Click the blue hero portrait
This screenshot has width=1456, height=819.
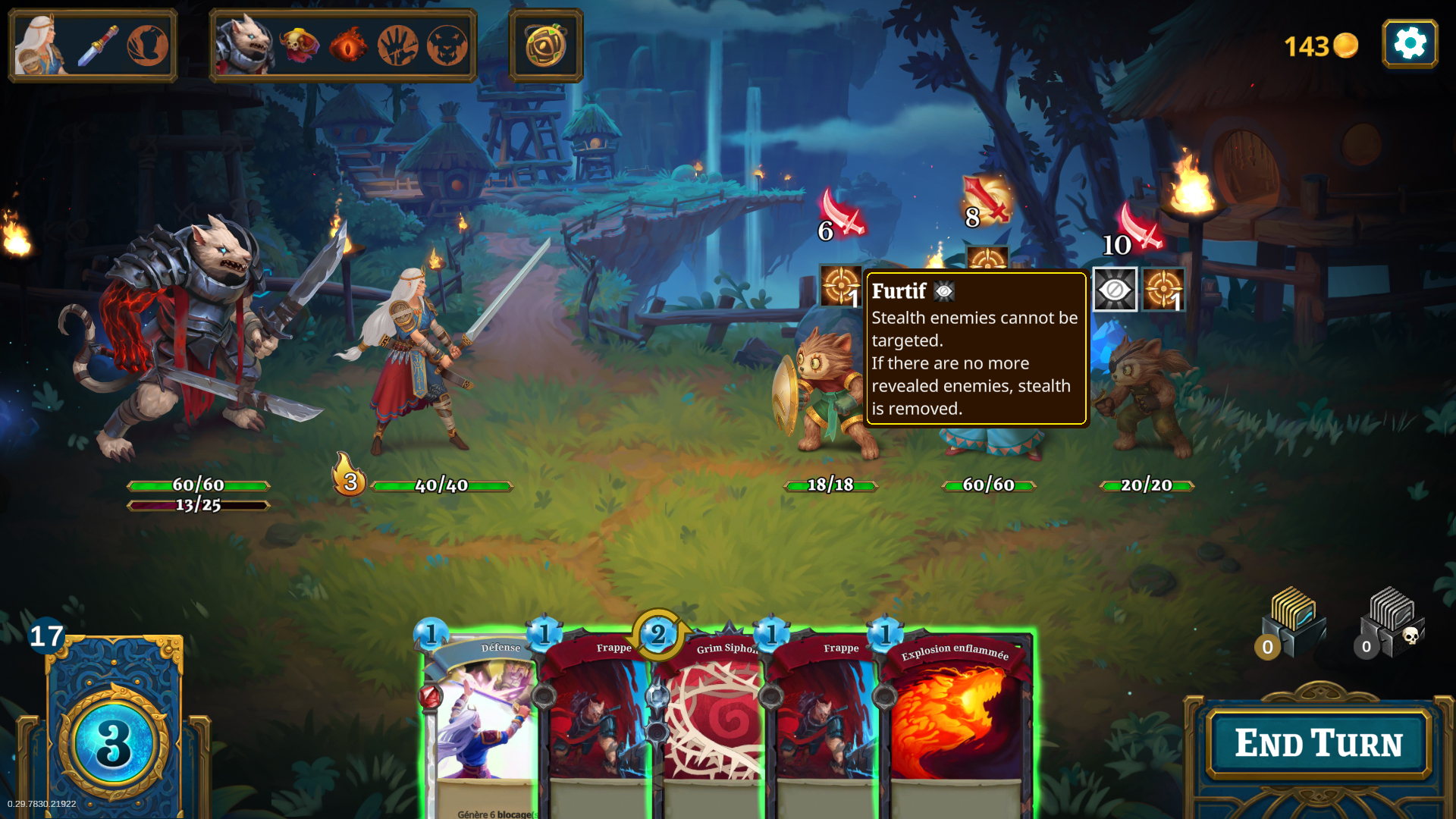point(41,45)
